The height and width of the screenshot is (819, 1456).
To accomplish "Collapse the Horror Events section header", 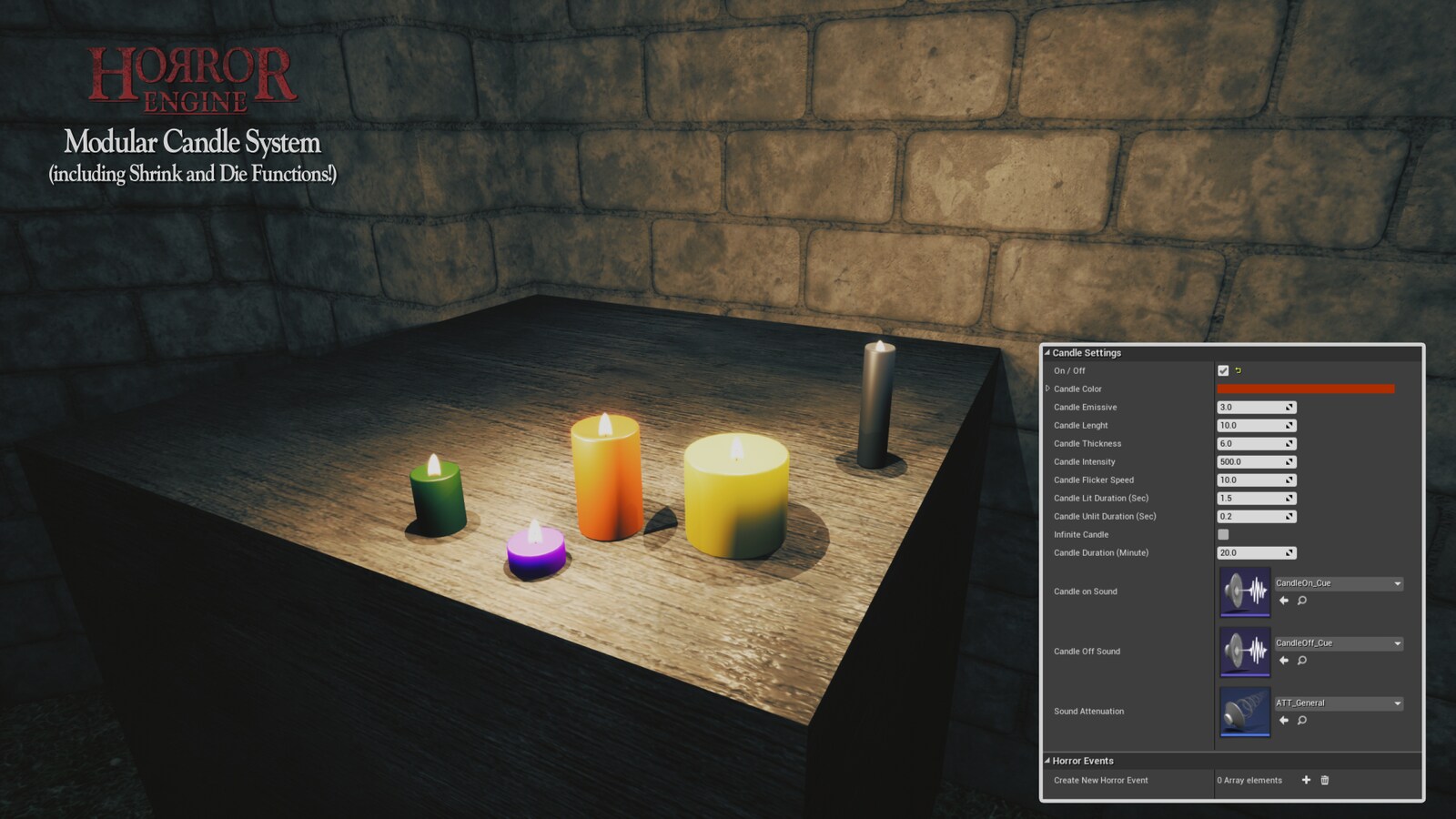I will 1048,760.
